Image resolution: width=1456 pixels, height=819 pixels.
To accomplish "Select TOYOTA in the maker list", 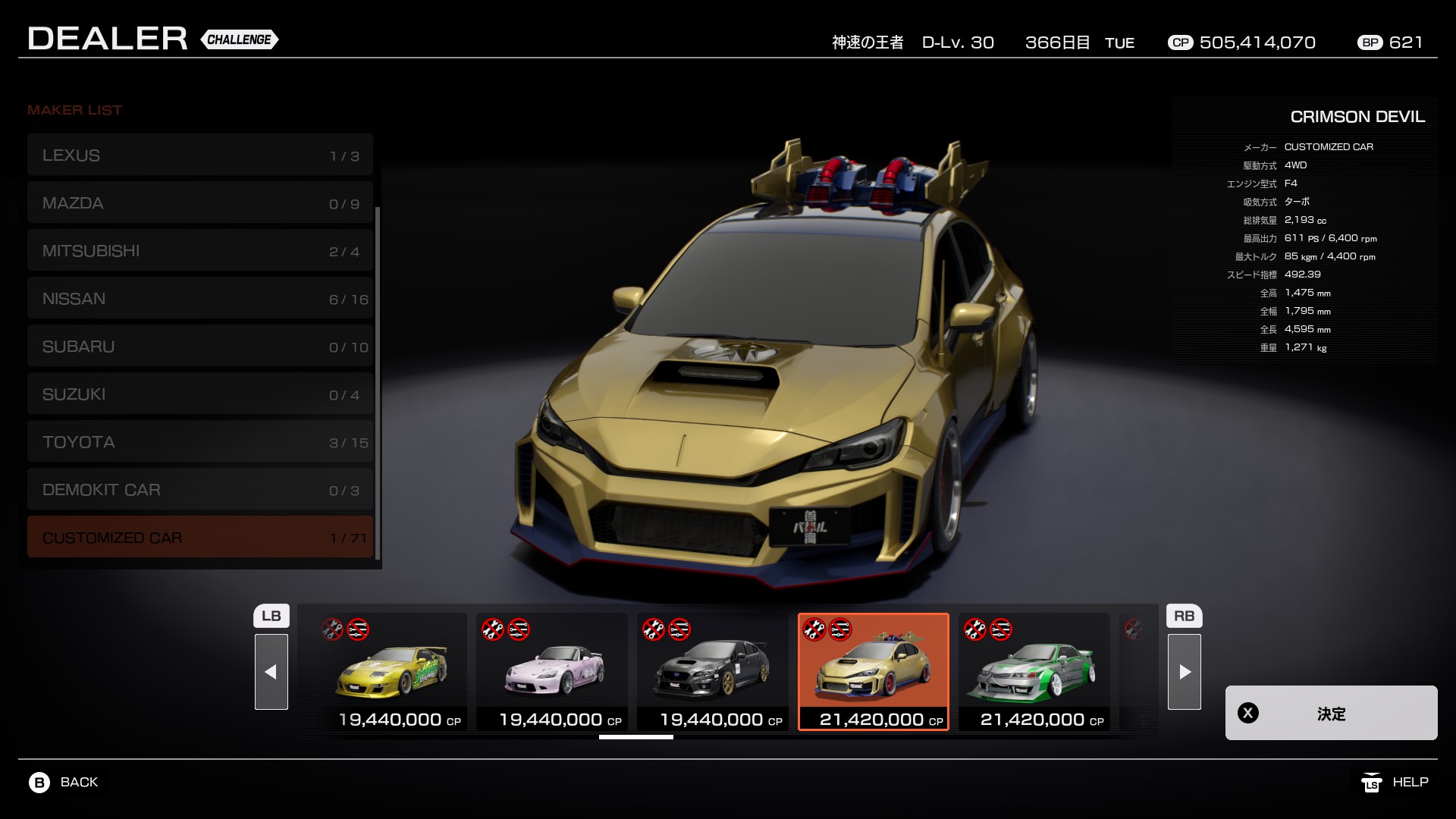I will 199,442.
